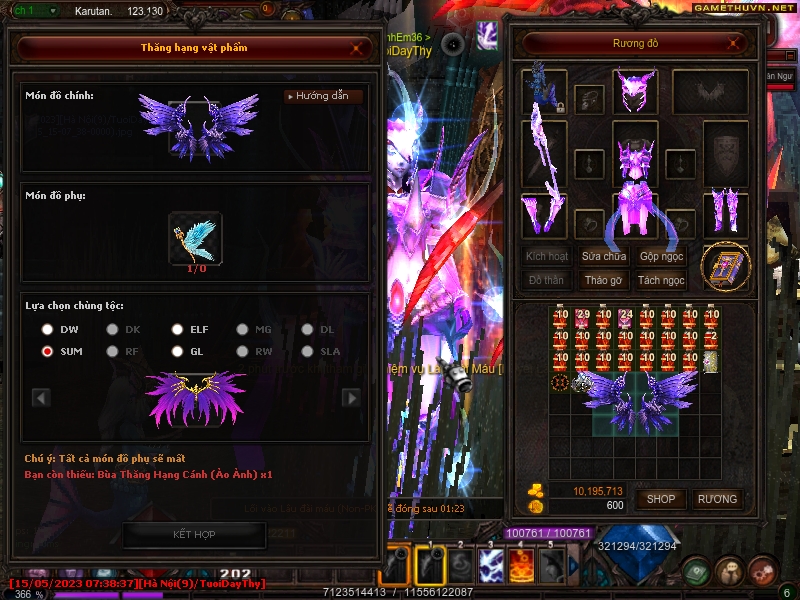This screenshot has width=800, height=600.
Task: Click the Tháo gỡ button
Action: (x=604, y=281)
